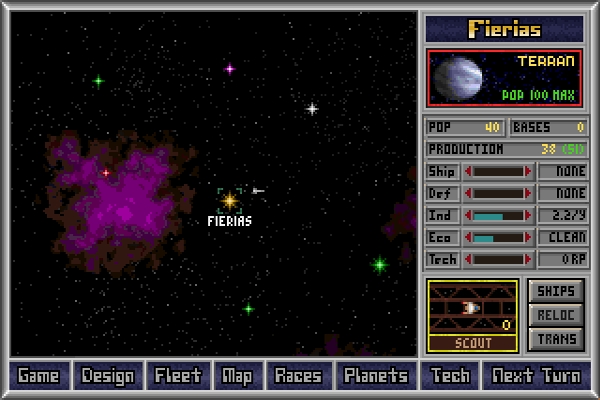Adjust the Eco spending slider
Screen dimensions: 600x400
click(498, 238)
